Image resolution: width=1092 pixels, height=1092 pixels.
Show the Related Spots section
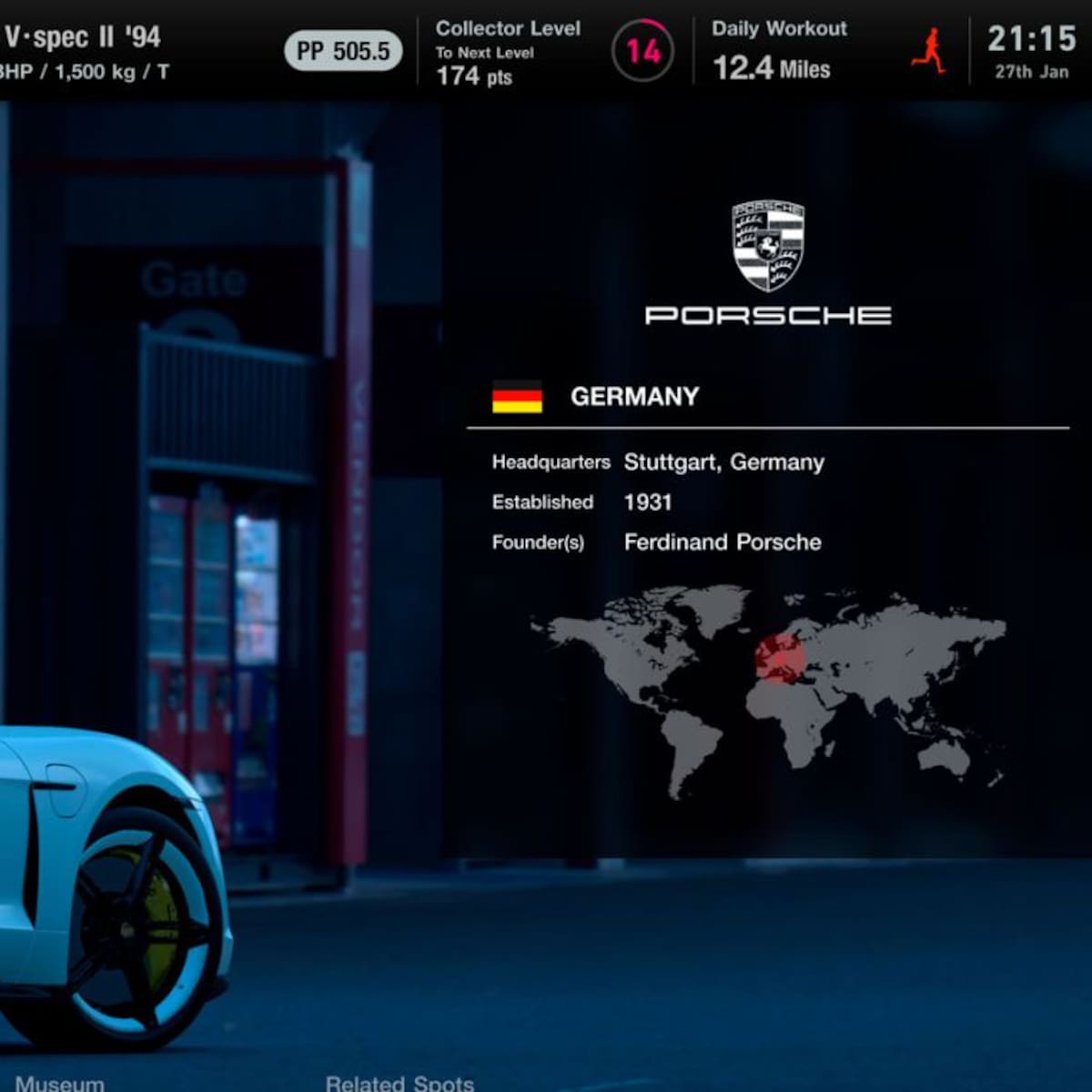tap(399, 1082)
